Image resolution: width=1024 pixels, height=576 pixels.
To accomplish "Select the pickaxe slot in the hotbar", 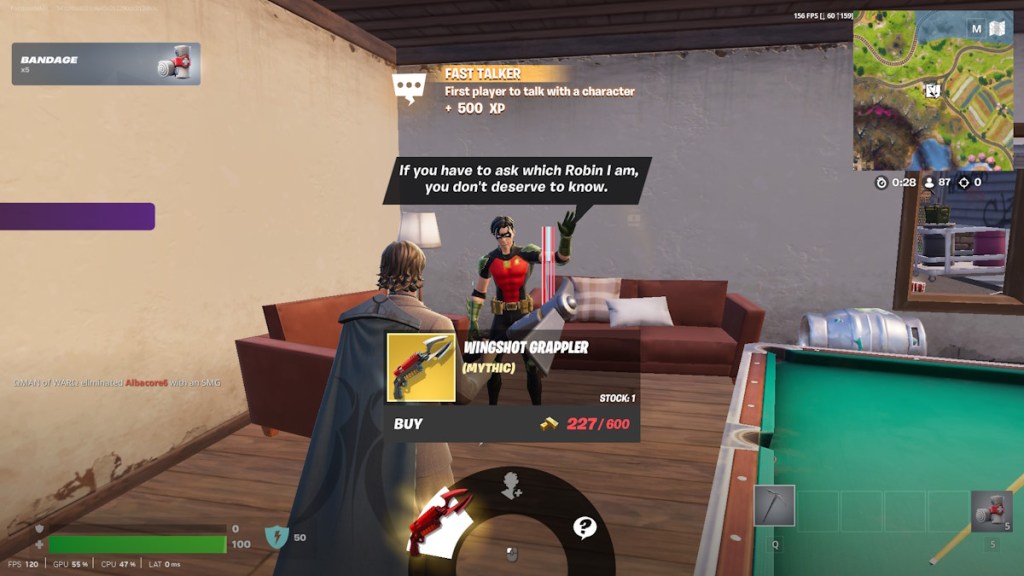I will click(774, 506).
